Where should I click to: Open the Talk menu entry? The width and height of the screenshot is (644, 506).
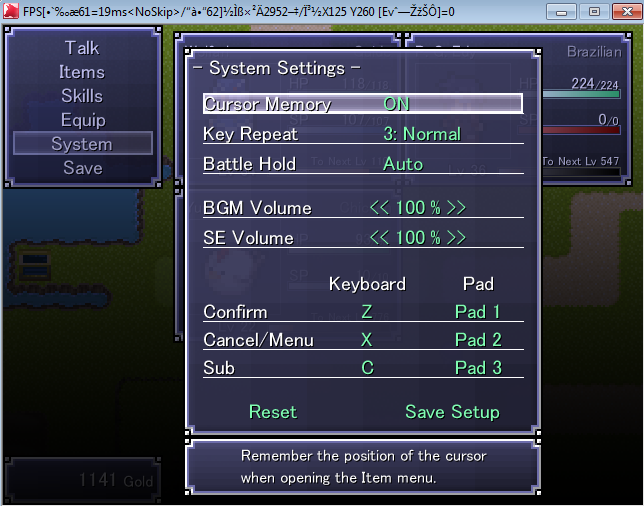coord(82,48)
